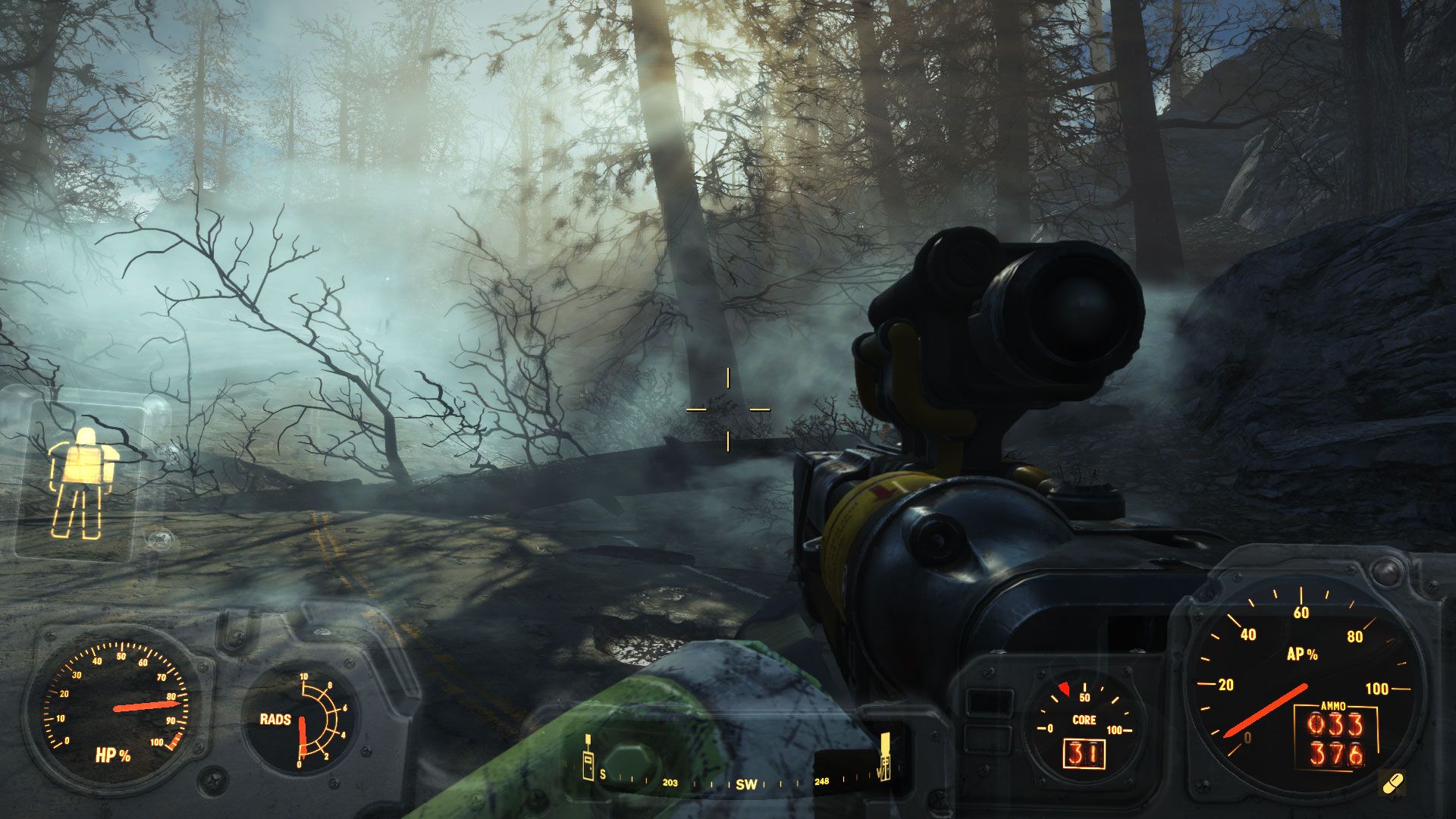Click the door marker on the compass

(587, 766)
